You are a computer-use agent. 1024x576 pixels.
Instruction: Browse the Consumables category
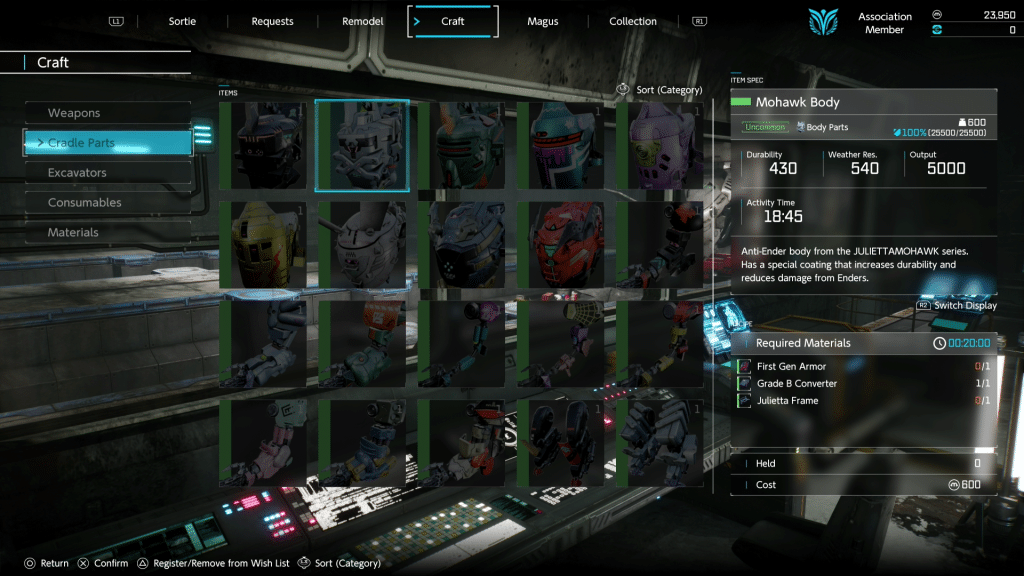click(107, 203)
